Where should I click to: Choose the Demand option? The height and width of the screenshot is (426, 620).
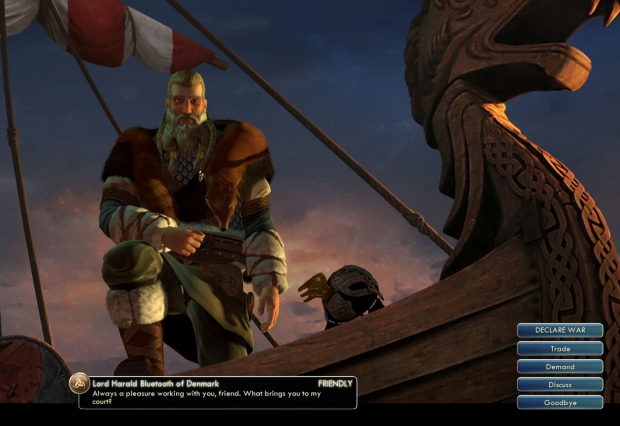tap(560, 367)
